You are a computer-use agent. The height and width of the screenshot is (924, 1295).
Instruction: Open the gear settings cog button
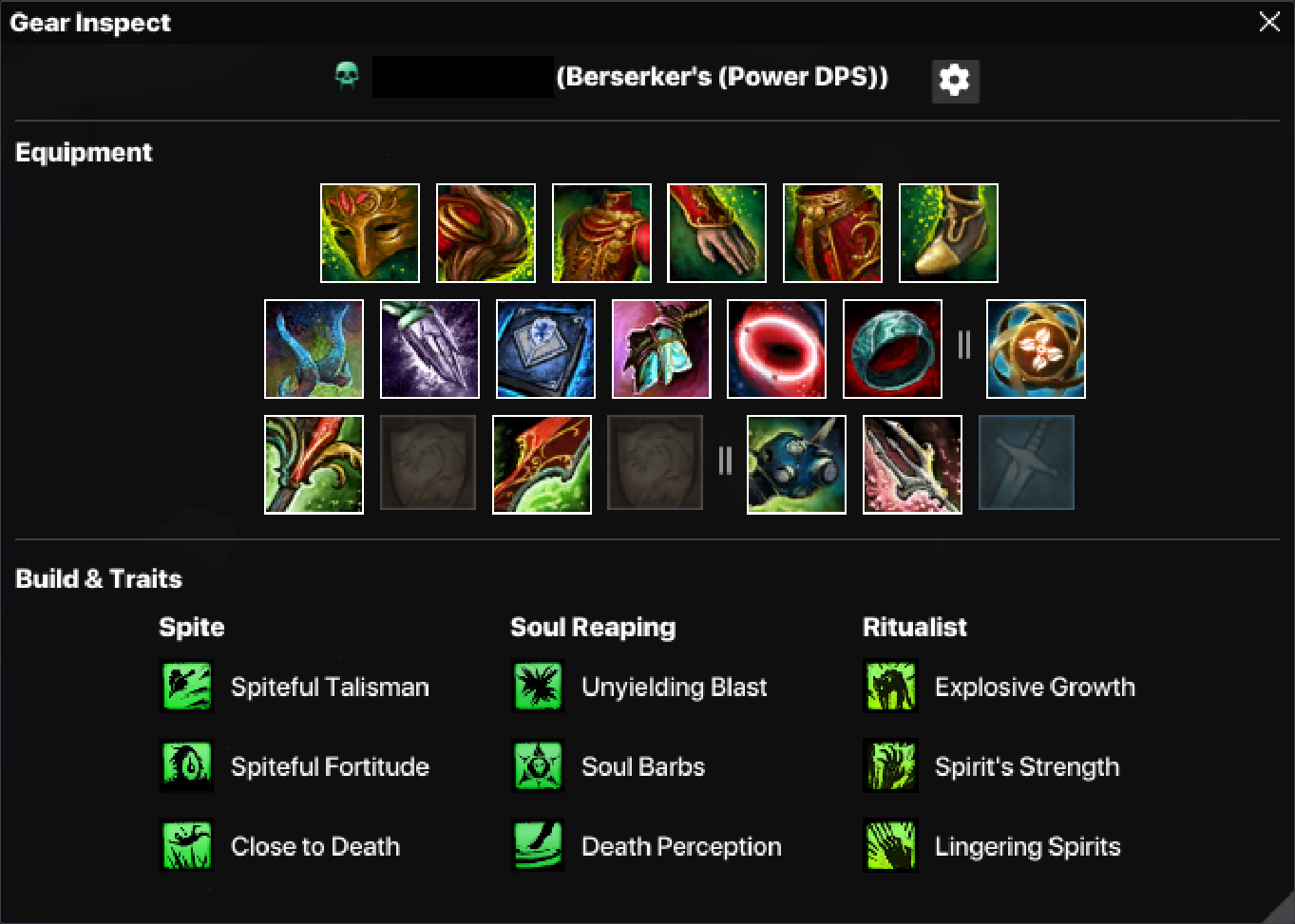click(955, 81)
